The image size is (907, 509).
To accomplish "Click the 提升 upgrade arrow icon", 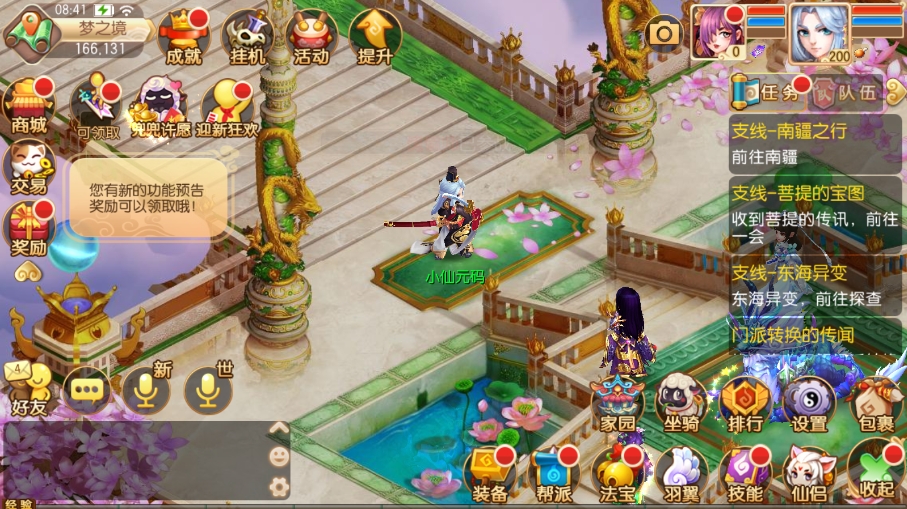I will coord(374,38).
